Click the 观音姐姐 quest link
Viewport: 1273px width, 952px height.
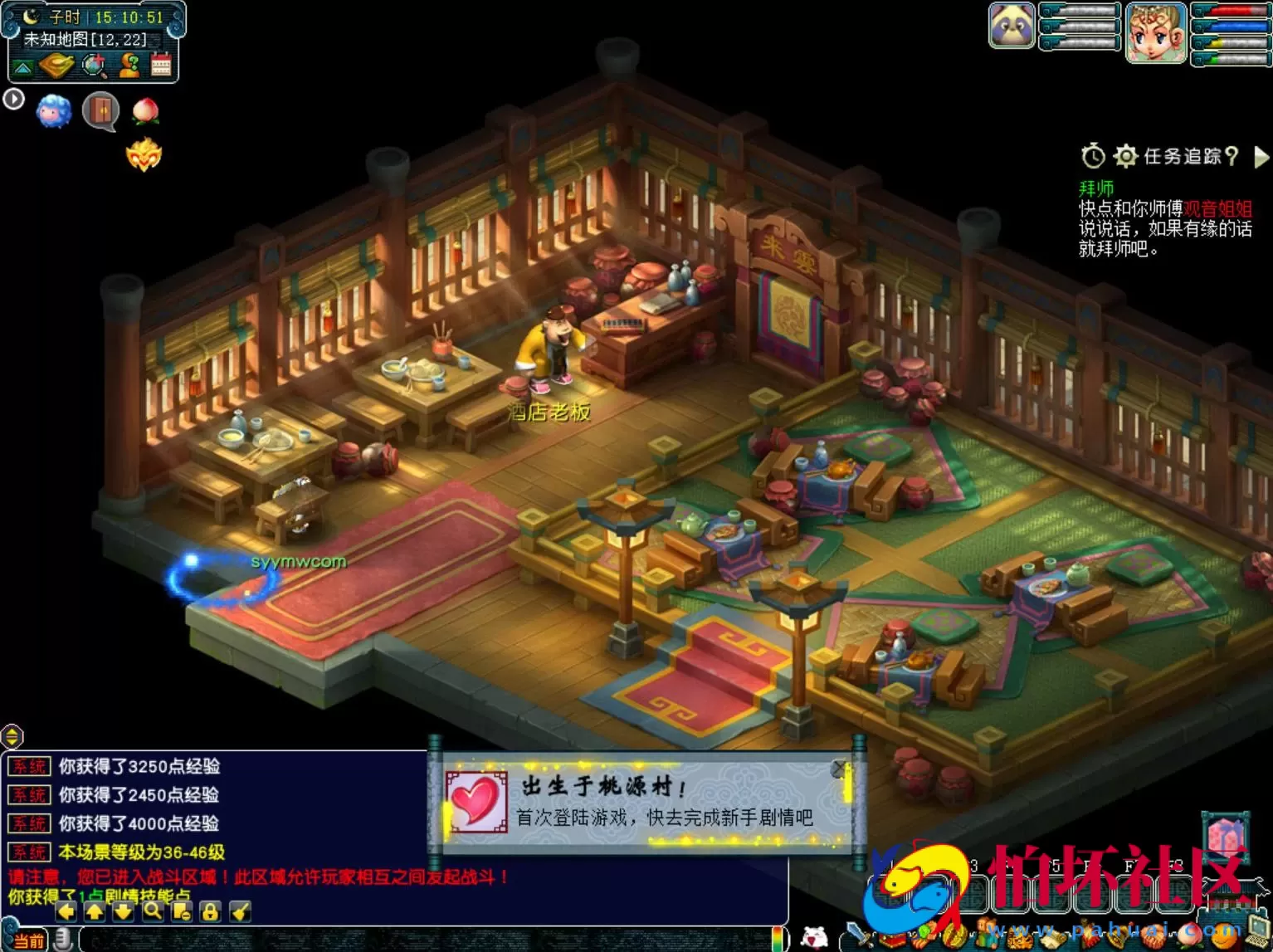[x=1218, y=208]
